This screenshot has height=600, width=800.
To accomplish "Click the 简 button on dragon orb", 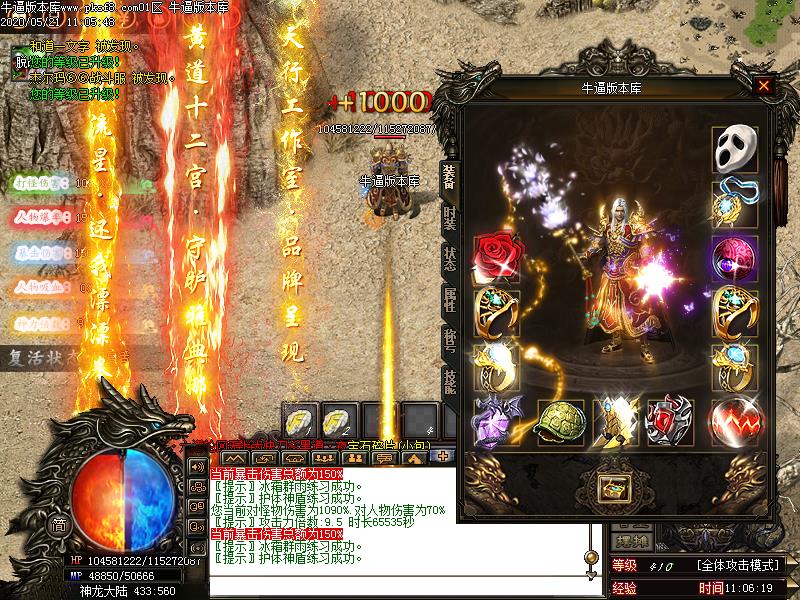I will (60, 526).
